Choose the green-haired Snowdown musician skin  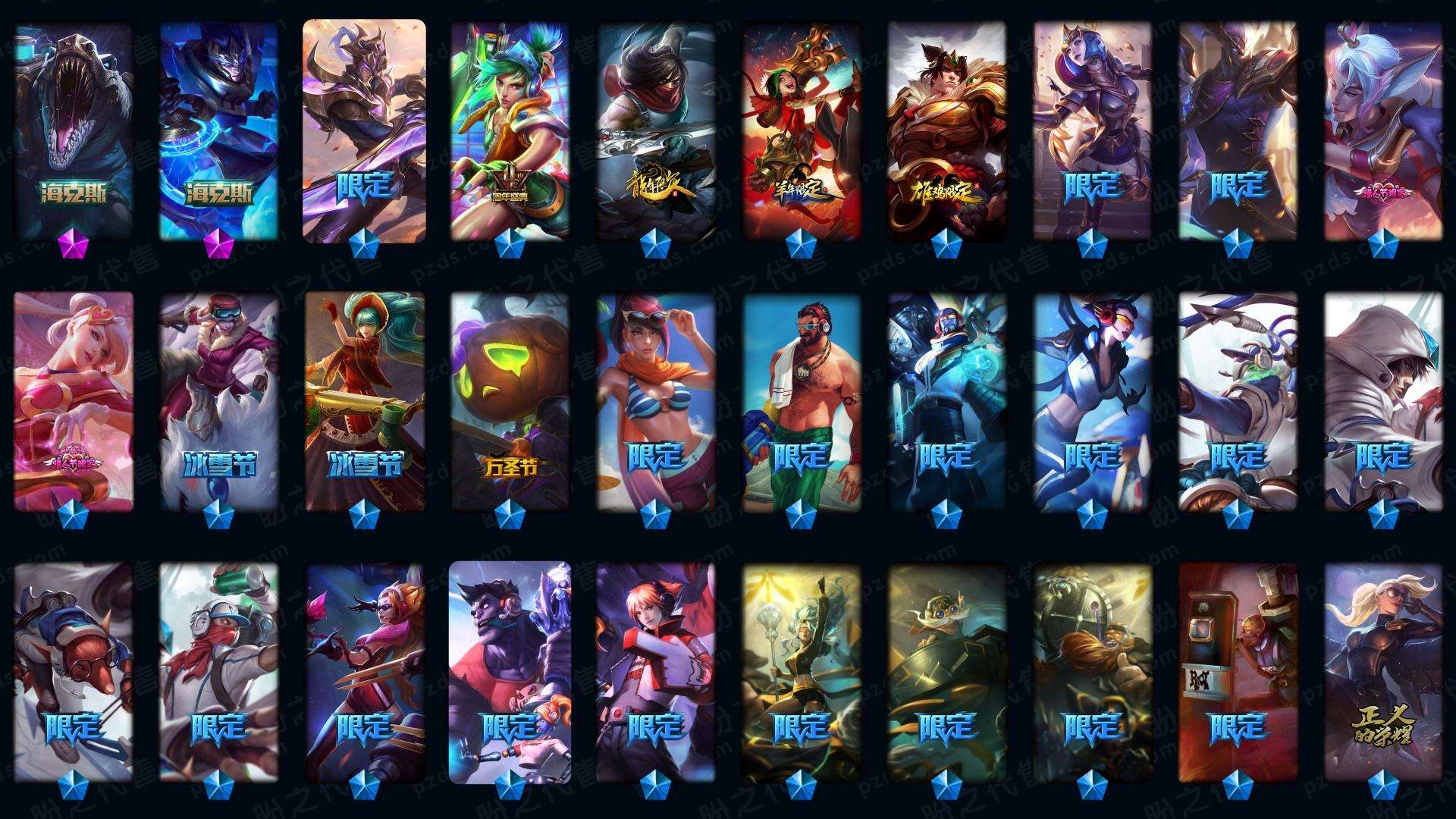(x=365, y=400)
